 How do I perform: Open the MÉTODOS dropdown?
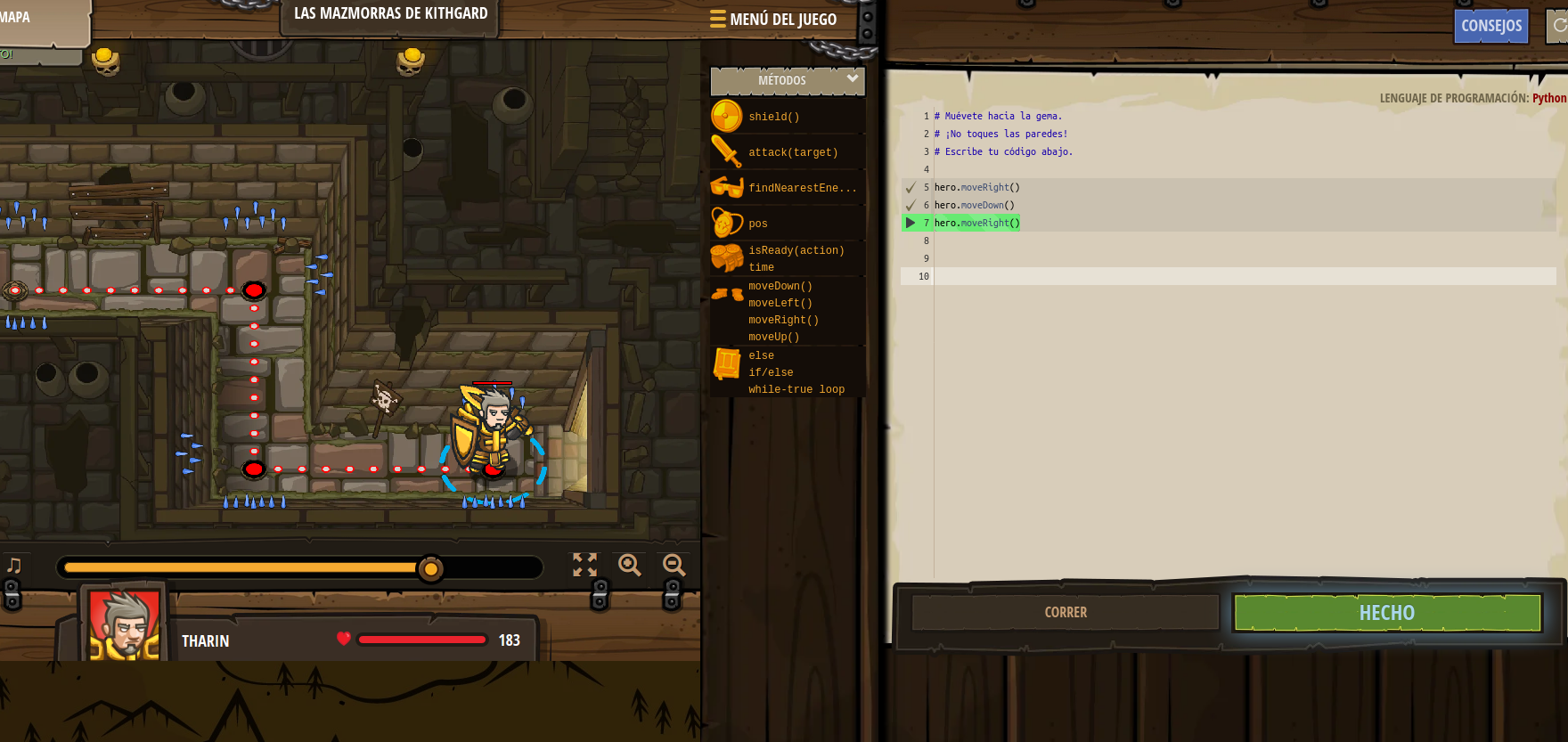(x=788, y=80)
